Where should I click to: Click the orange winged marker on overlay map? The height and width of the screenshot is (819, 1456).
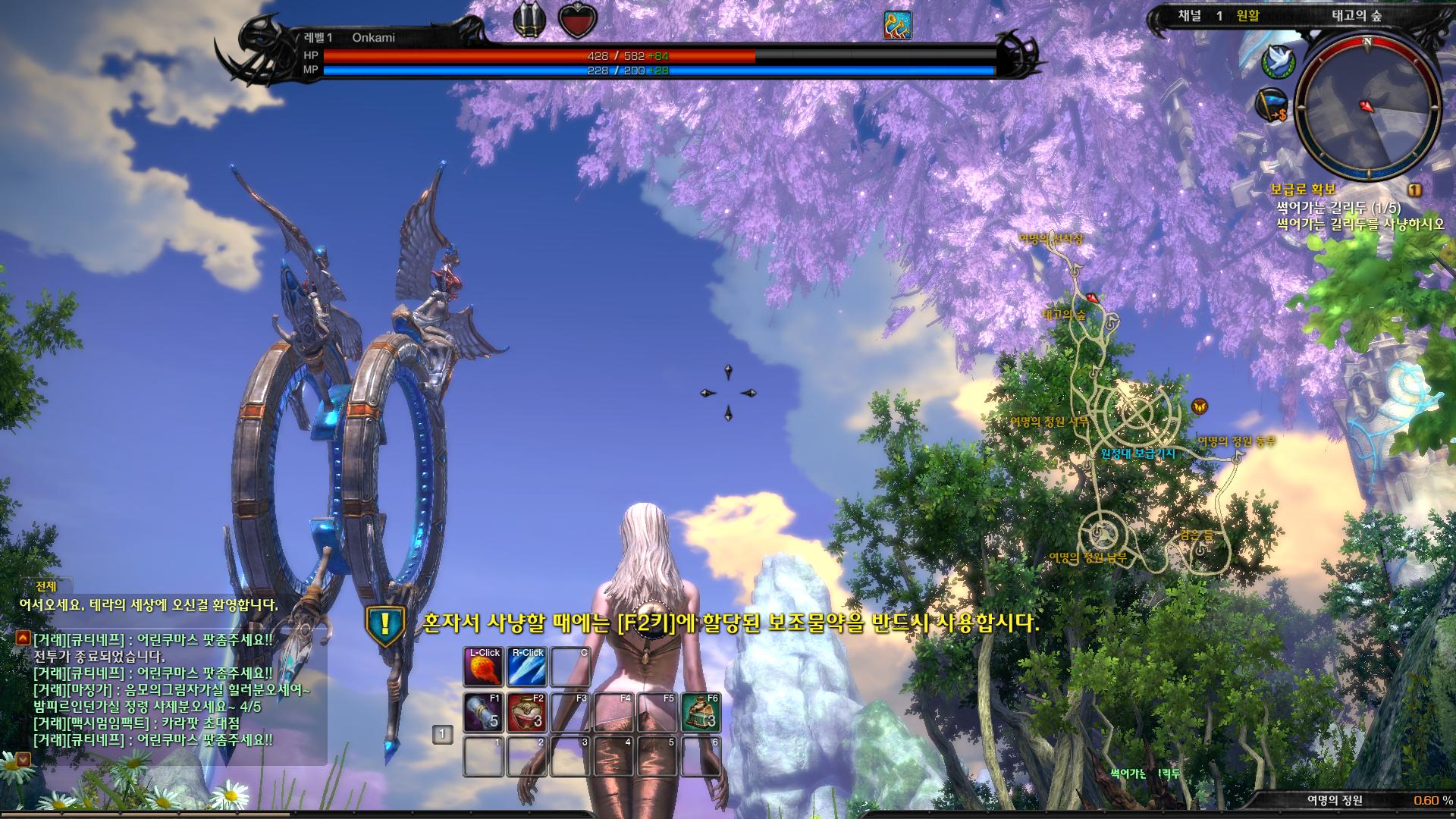pos(1199,406)
